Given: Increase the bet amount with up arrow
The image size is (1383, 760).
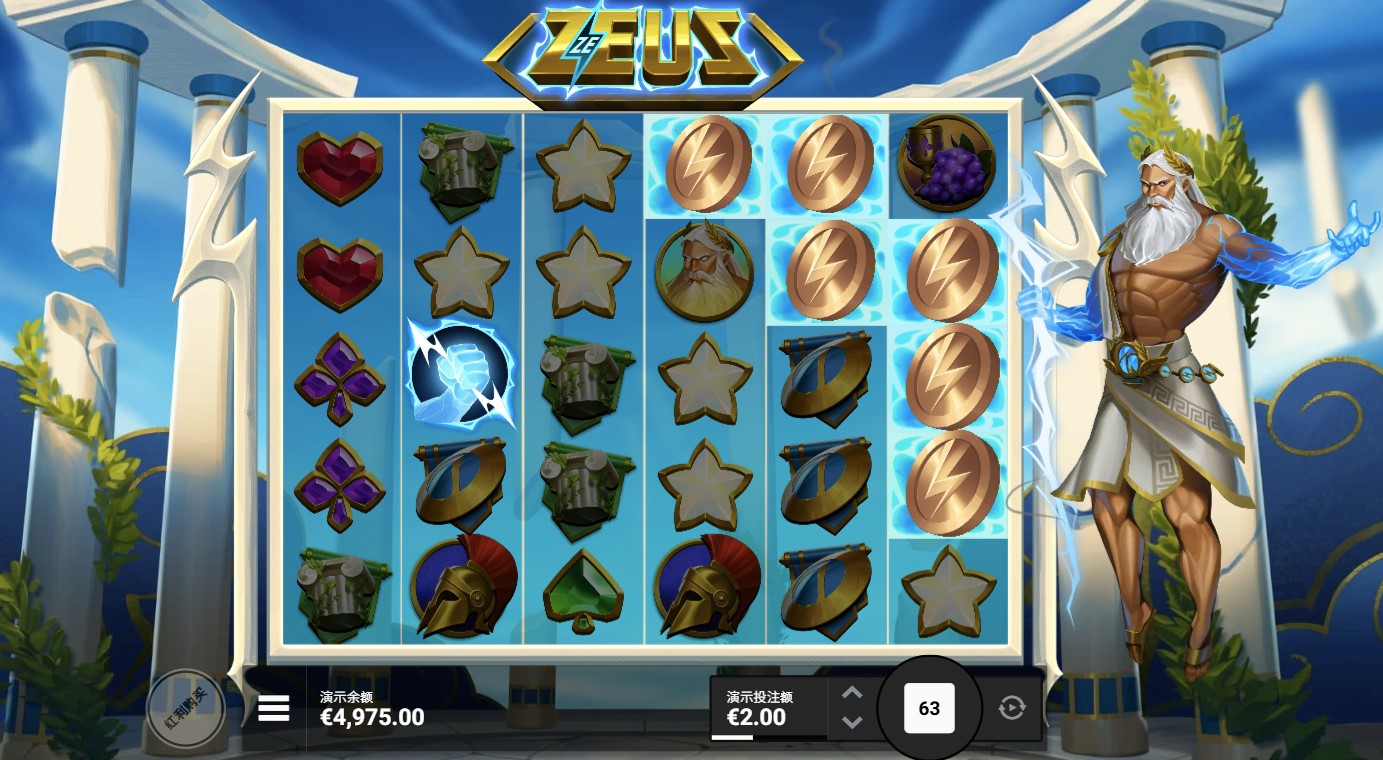Looking at the screenshot, I should pos(852,692).
